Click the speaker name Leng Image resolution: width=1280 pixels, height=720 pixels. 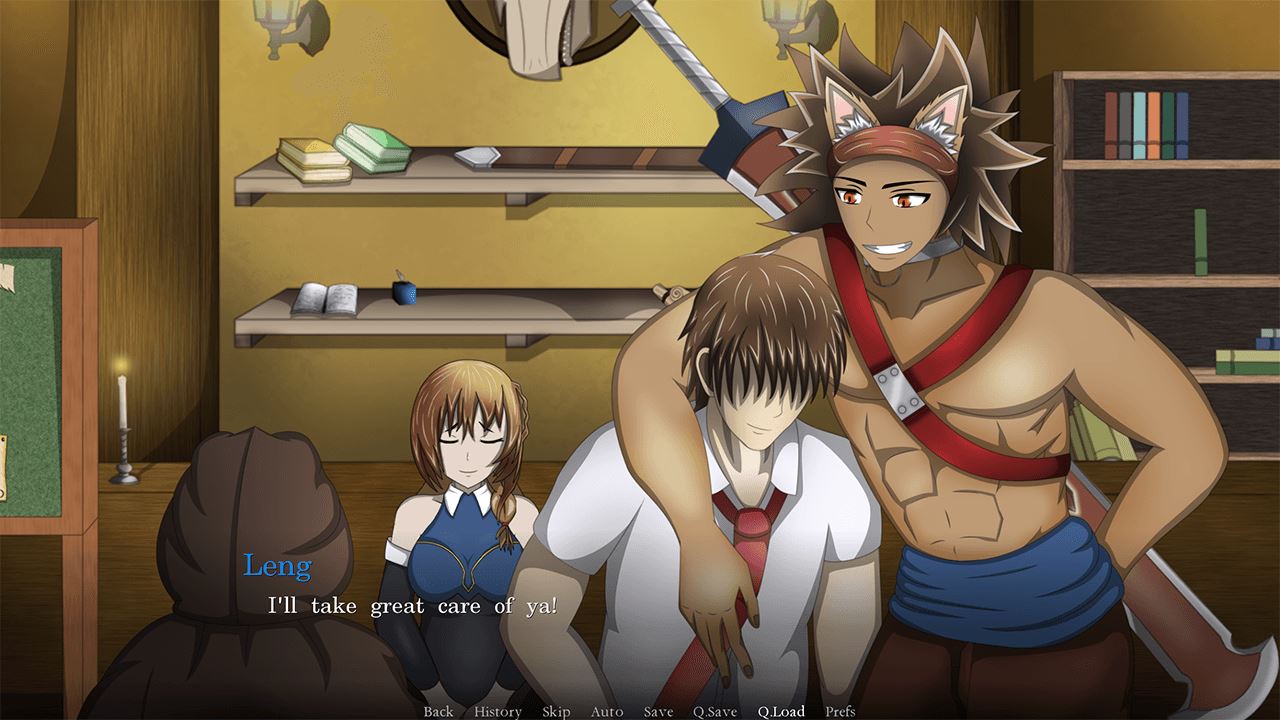point(278,566)
